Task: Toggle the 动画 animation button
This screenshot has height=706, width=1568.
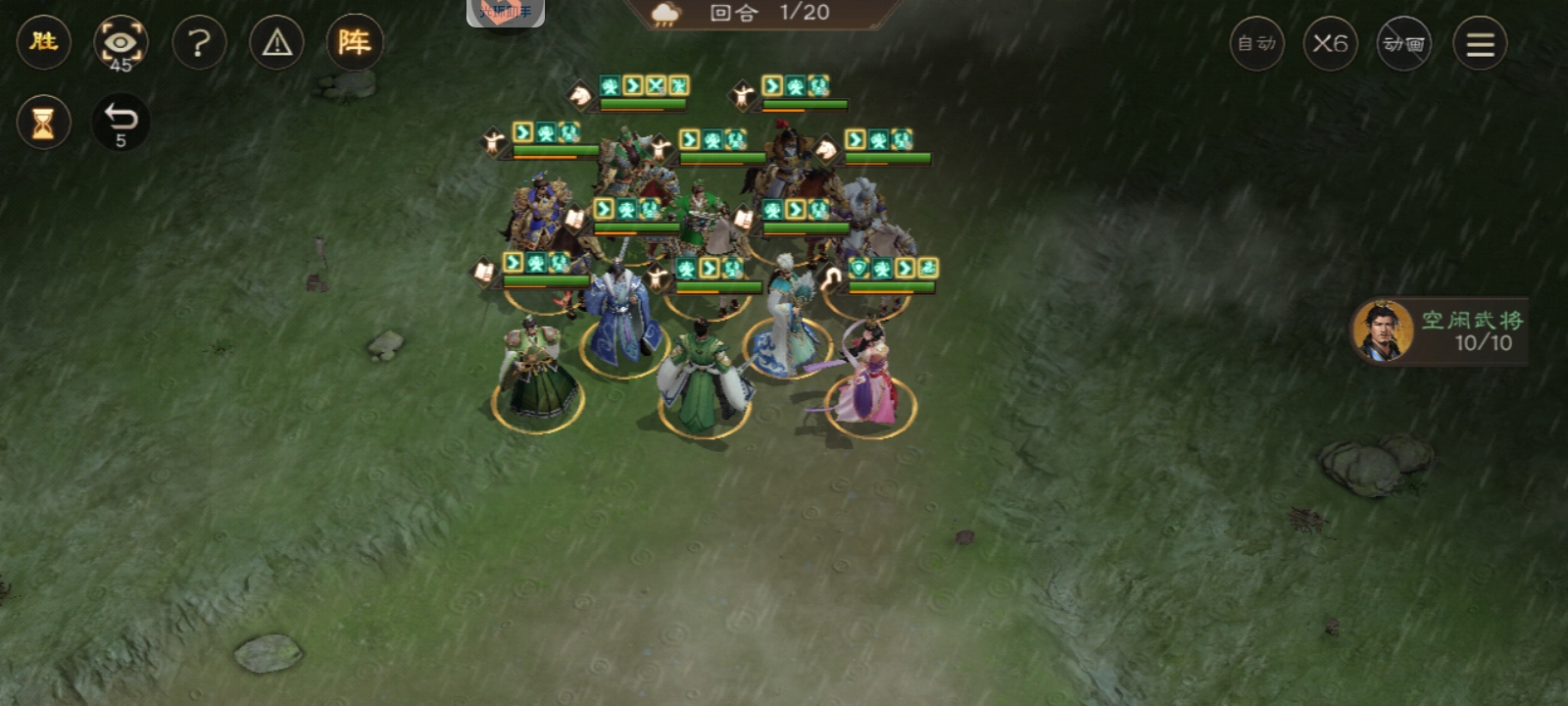Action: click(1403, 43)
